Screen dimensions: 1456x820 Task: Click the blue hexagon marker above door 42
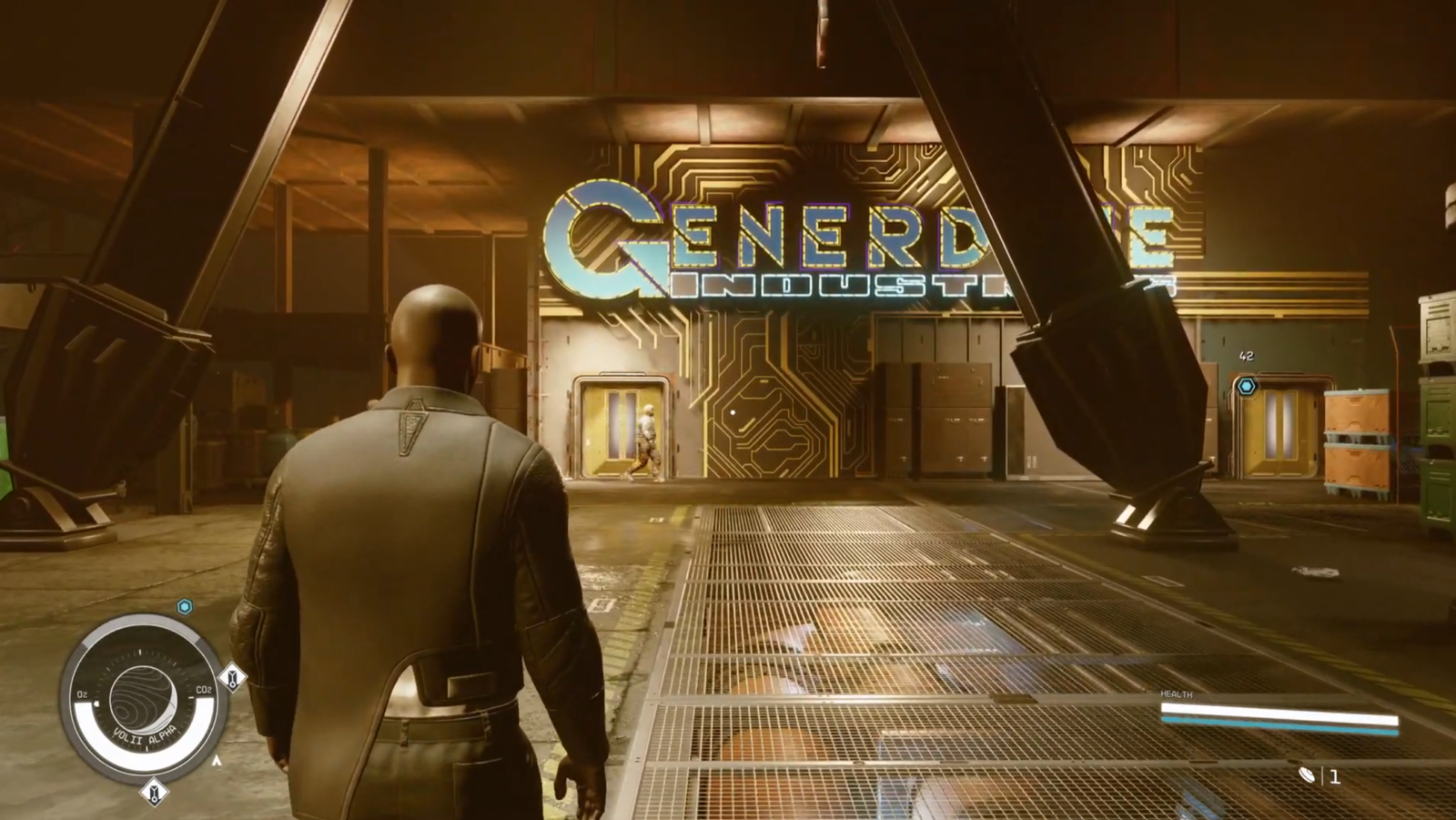(x=1247, y=385)
